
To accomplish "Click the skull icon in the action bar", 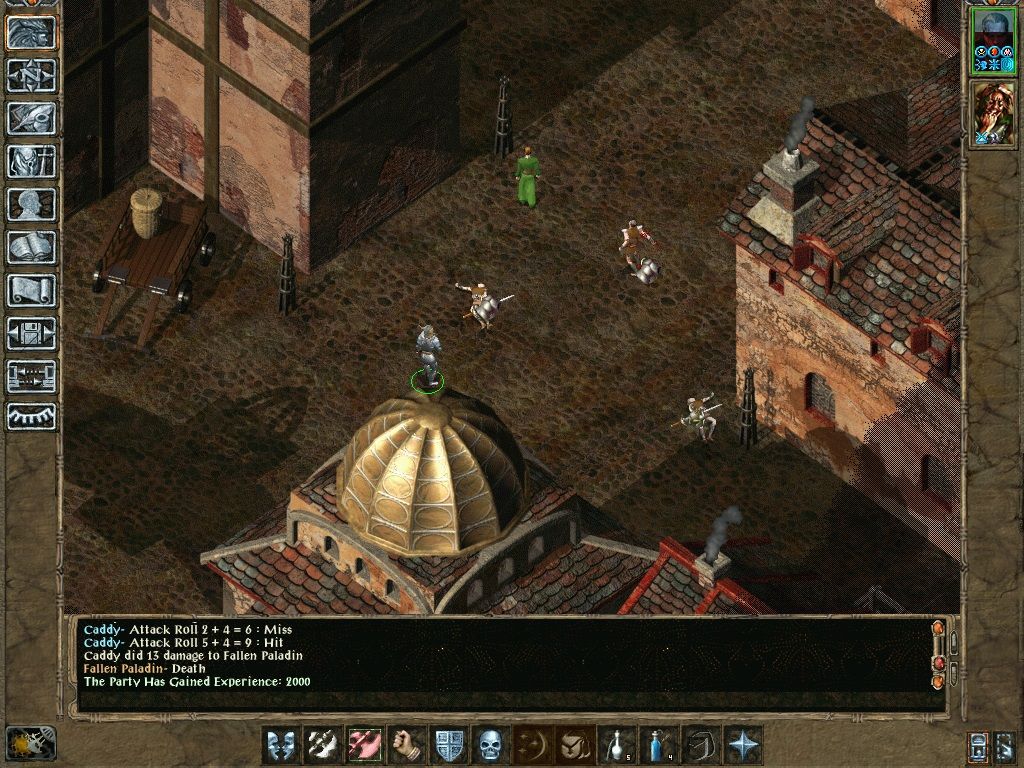I will click(490, 745).
